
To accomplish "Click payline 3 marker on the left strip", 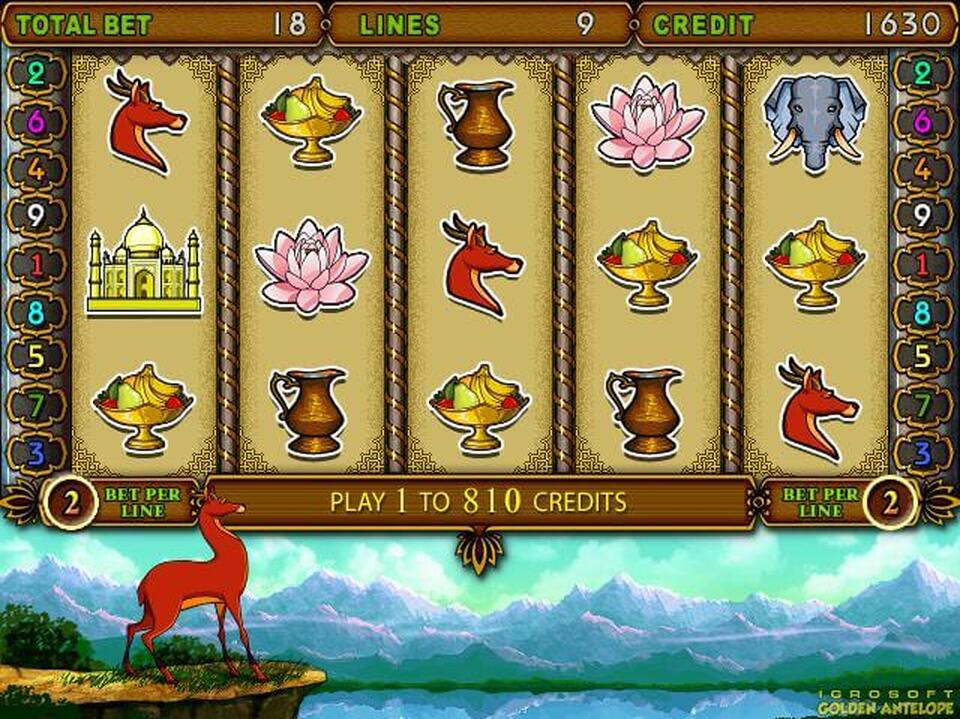I will [x=36, y=453].
